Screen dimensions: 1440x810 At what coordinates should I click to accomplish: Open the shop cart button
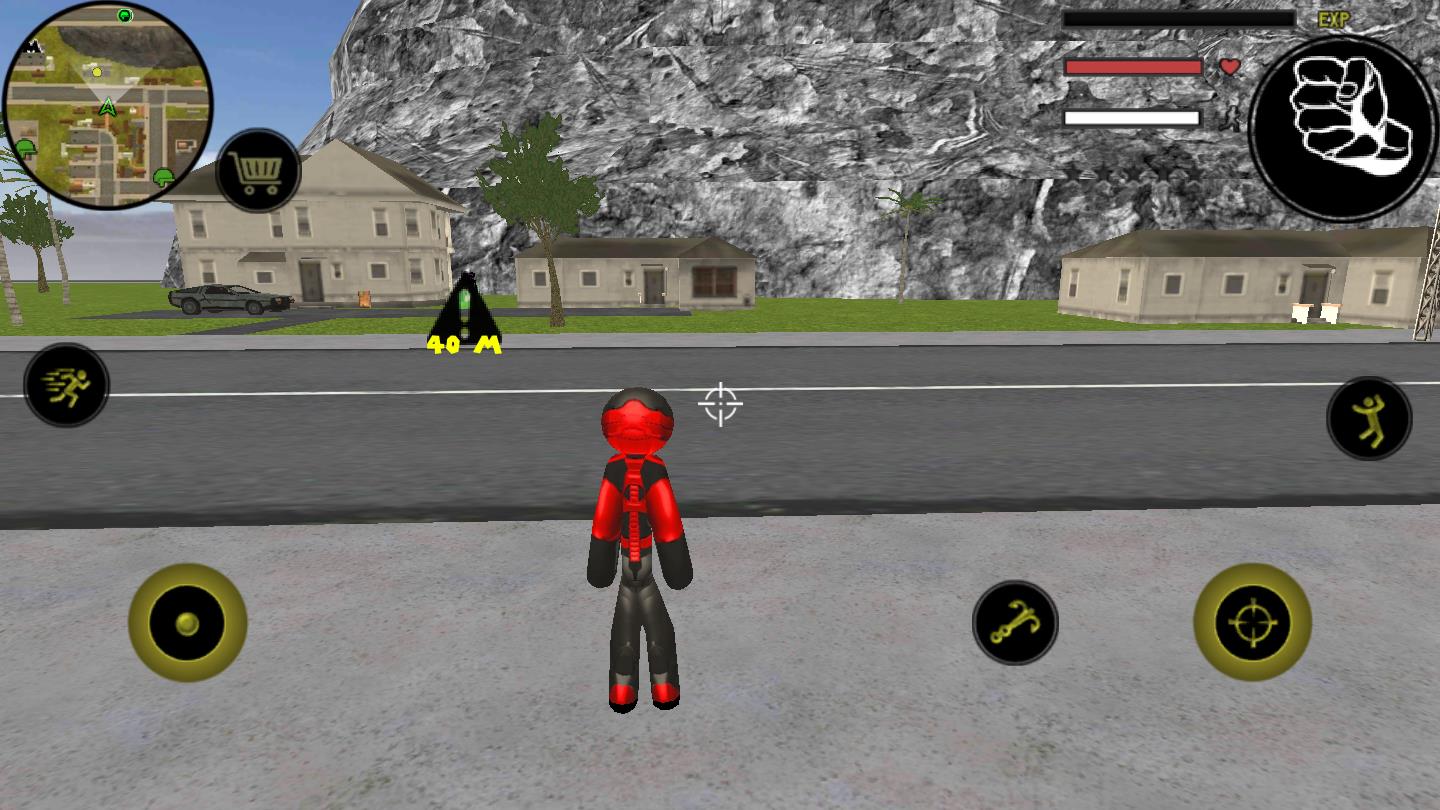tap(258, 172)
